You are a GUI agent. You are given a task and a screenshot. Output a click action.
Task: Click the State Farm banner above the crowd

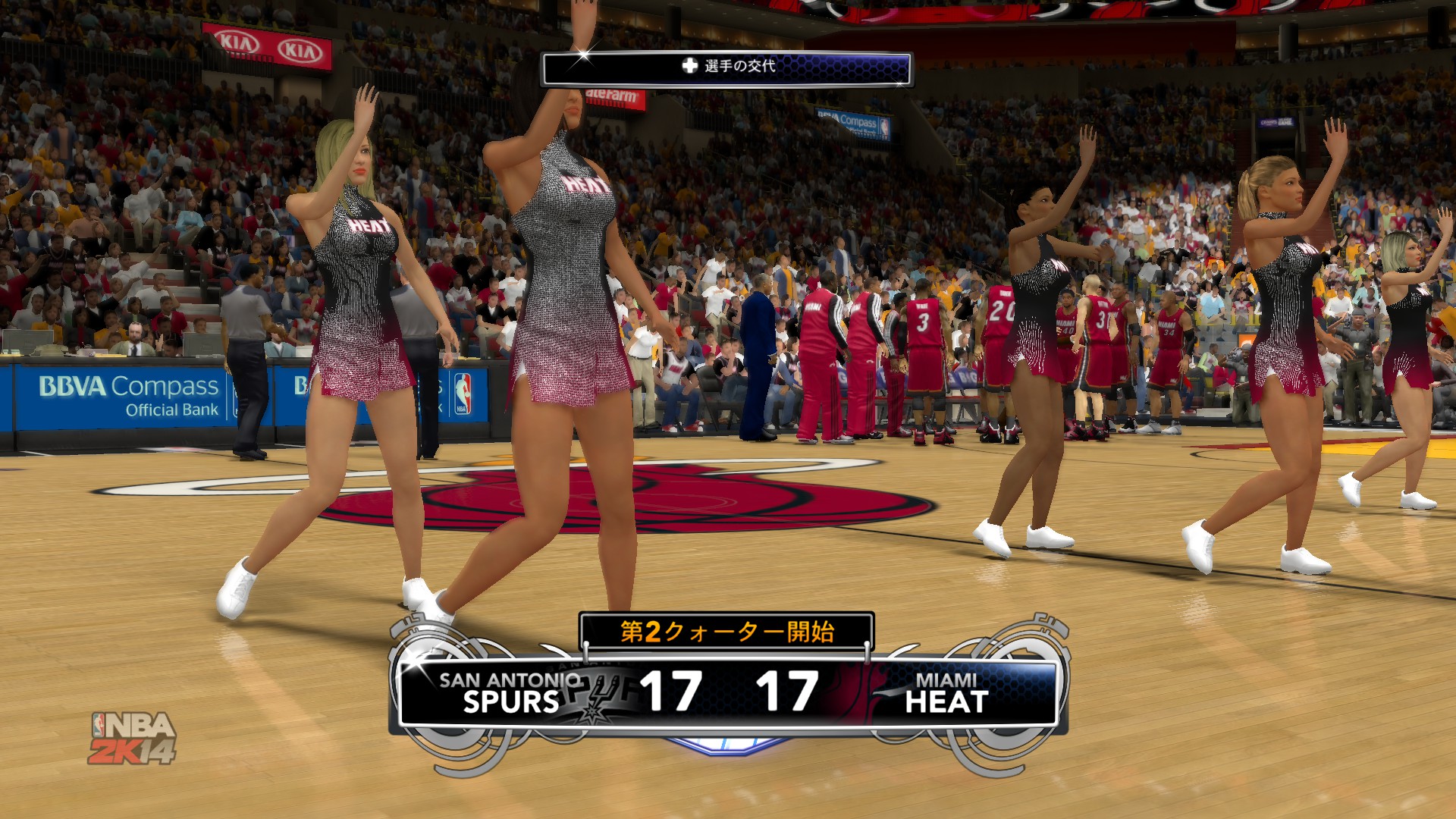click(x=614, y=96)
